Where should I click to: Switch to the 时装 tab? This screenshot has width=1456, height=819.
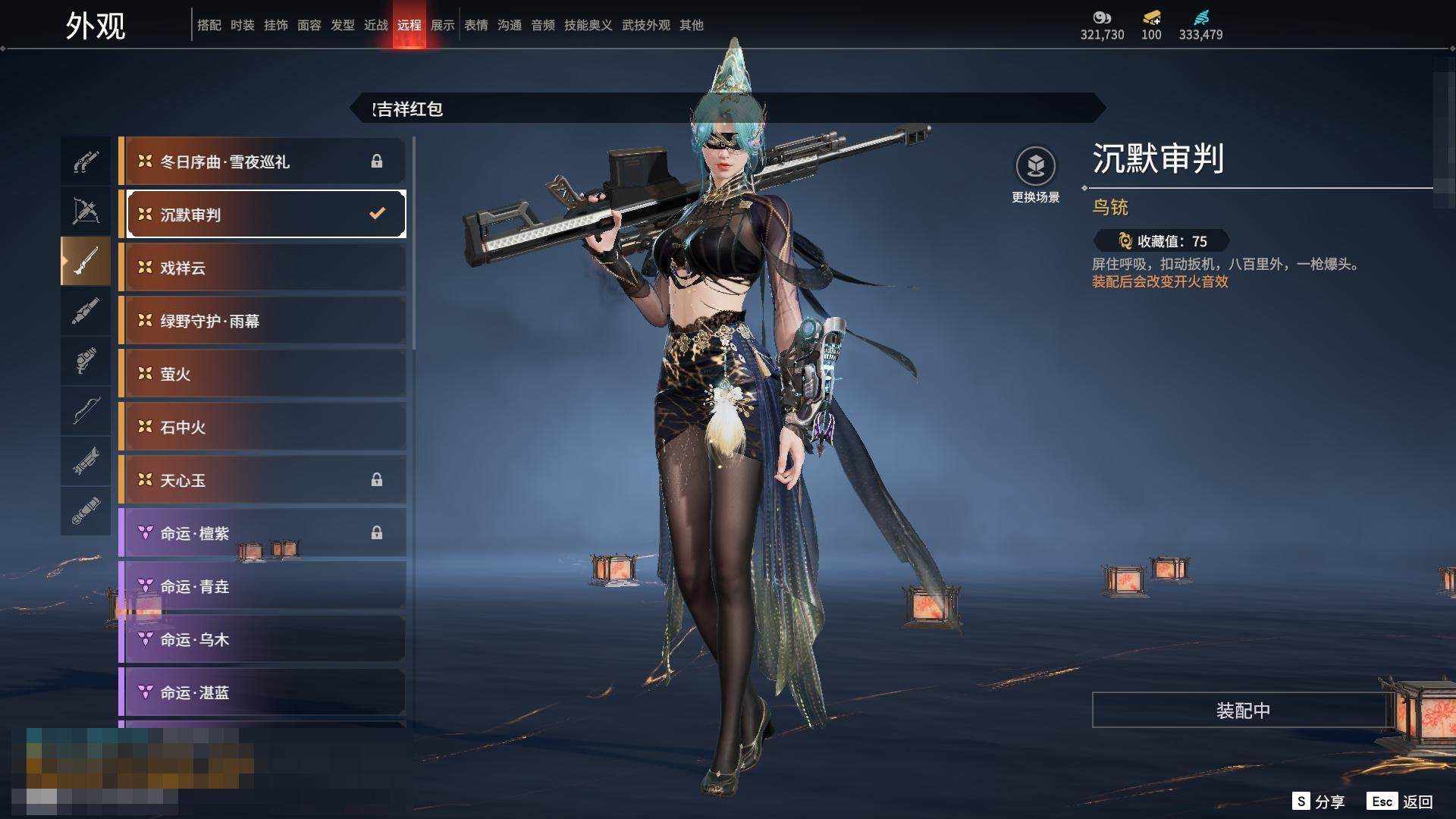click(243, 25)
